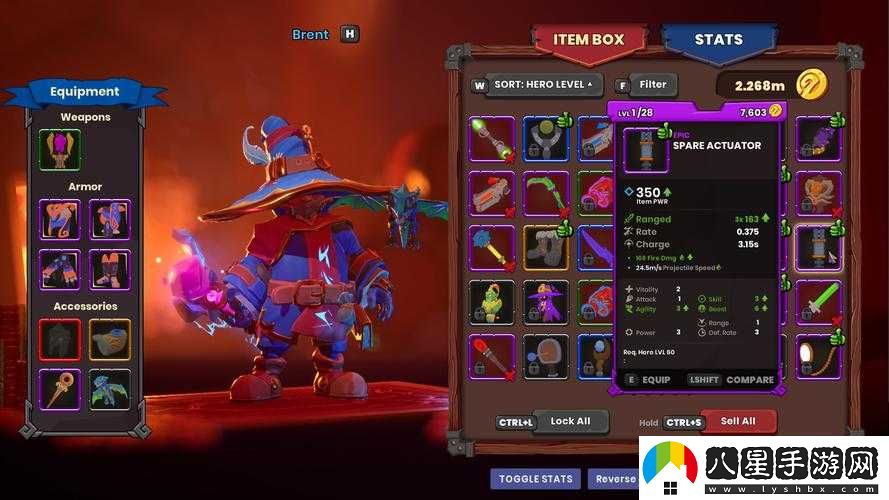This screenshot has height=500, width=889.
Task: Select the equipped dragon pet accessory slot
Action: tap(109, 389)
